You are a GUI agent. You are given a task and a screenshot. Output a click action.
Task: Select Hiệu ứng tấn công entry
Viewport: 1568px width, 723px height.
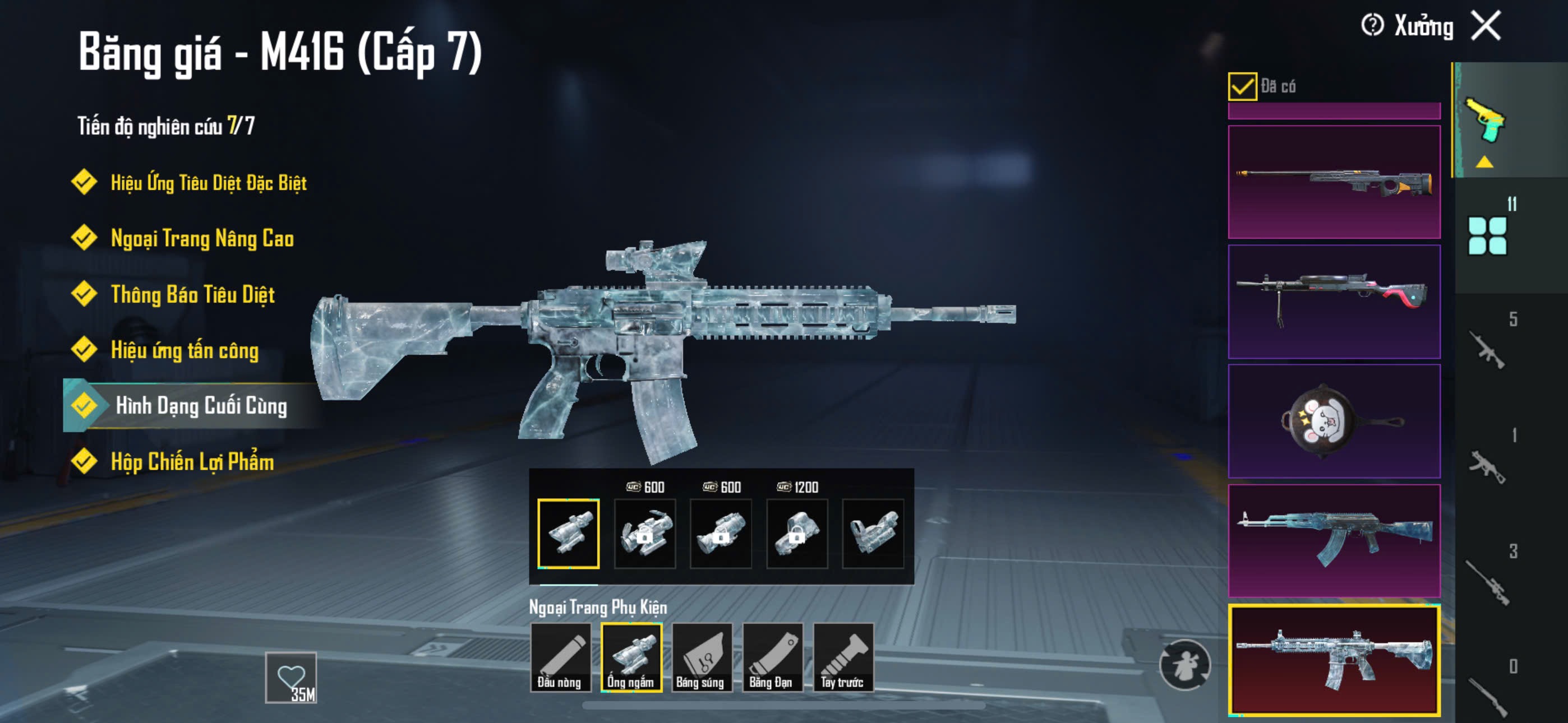(x=185, y=350)
